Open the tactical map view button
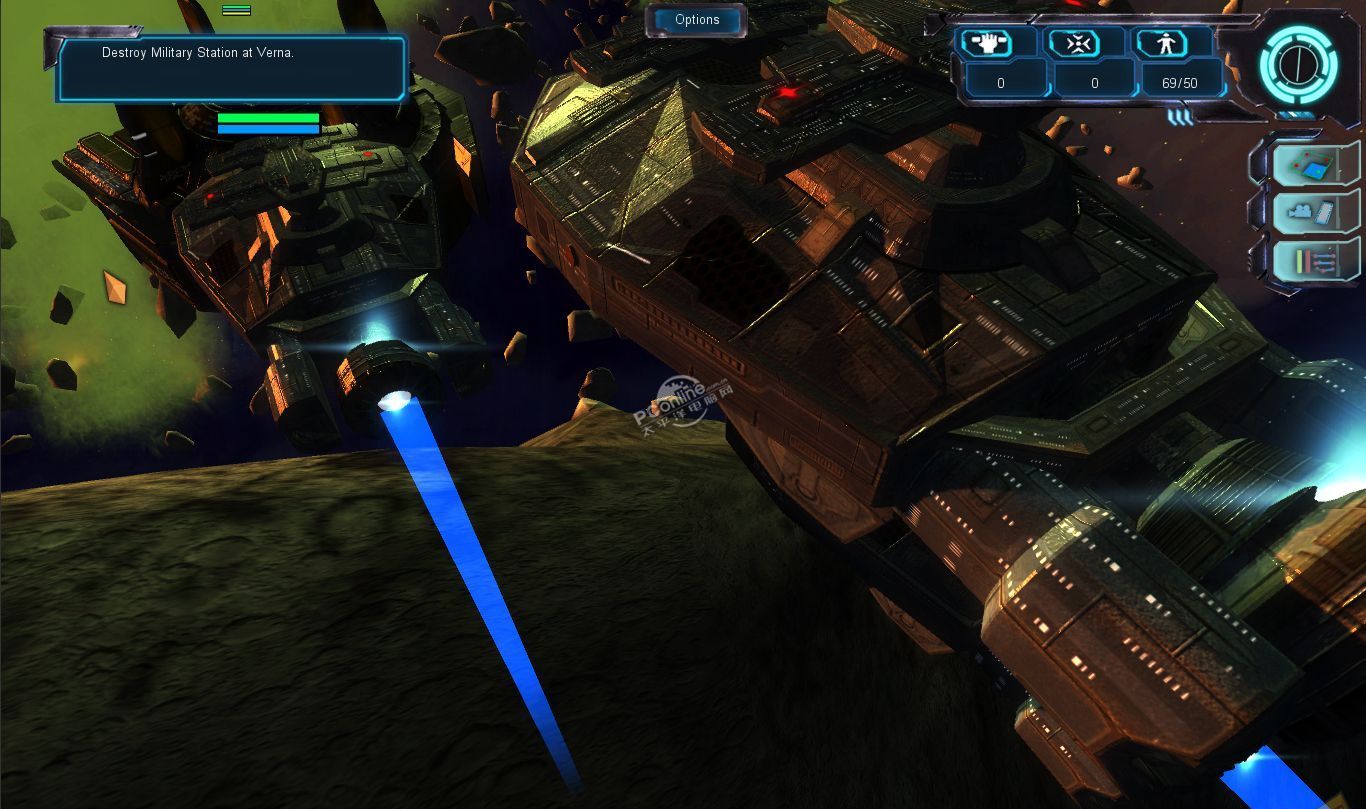The height and width of the screenshot is (809, 1366). (x=1309, y=165)
